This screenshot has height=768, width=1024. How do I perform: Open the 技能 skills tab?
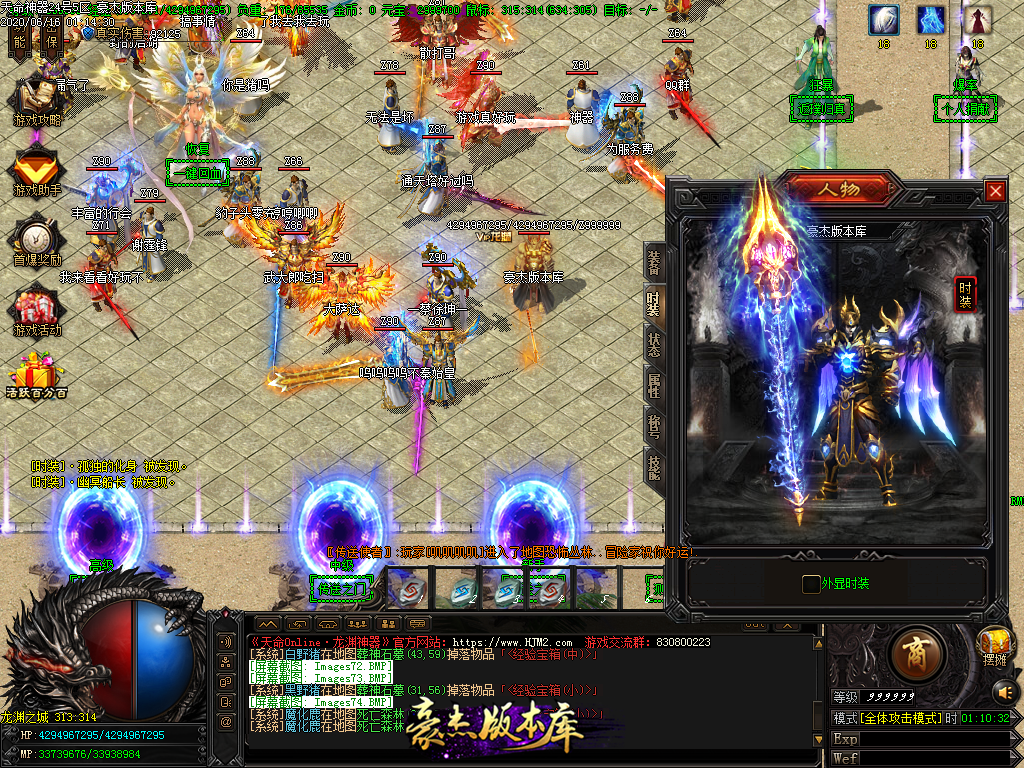click(654, 468)
